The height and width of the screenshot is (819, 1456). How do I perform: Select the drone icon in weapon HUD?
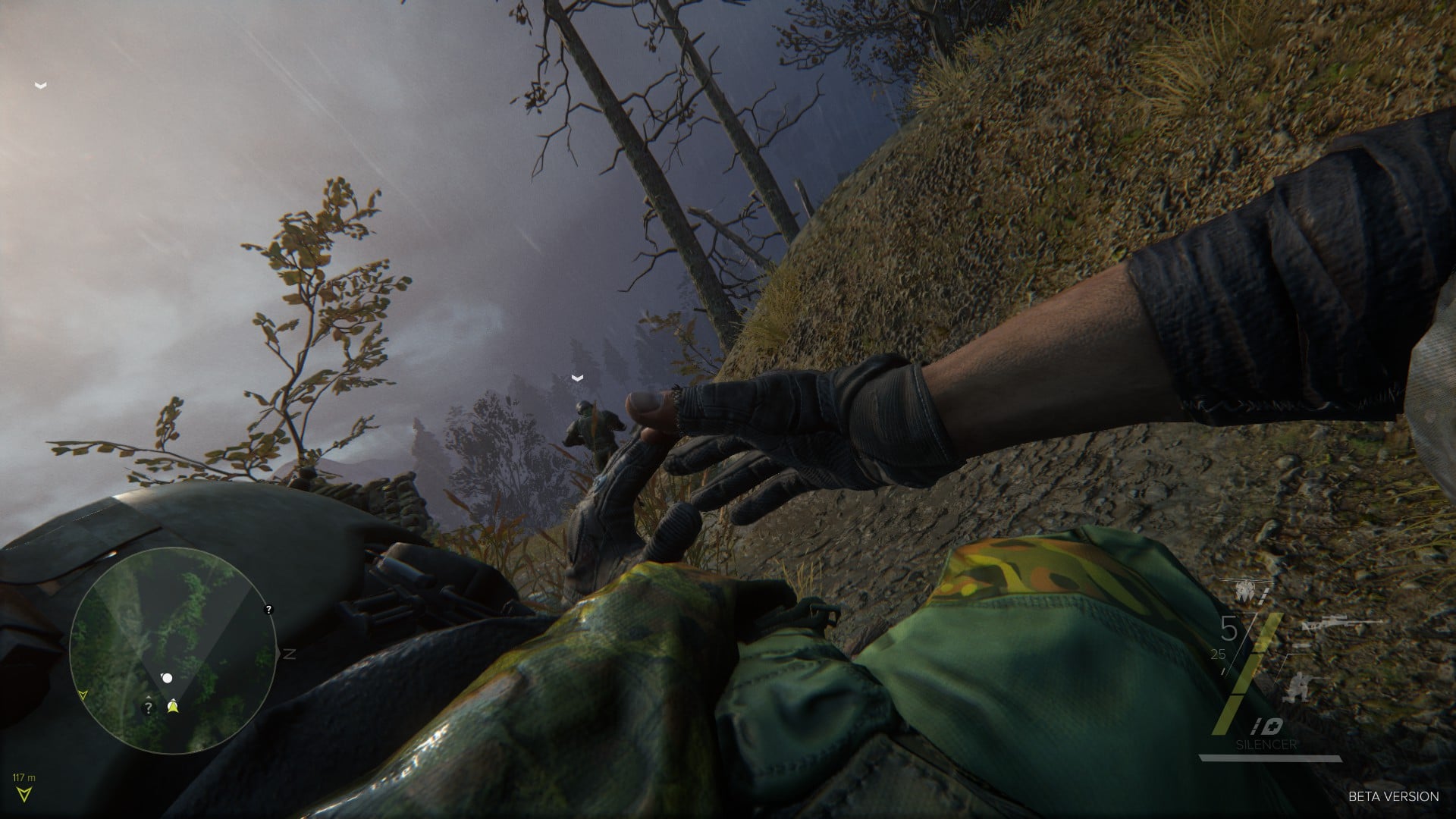pos(1244,591)
